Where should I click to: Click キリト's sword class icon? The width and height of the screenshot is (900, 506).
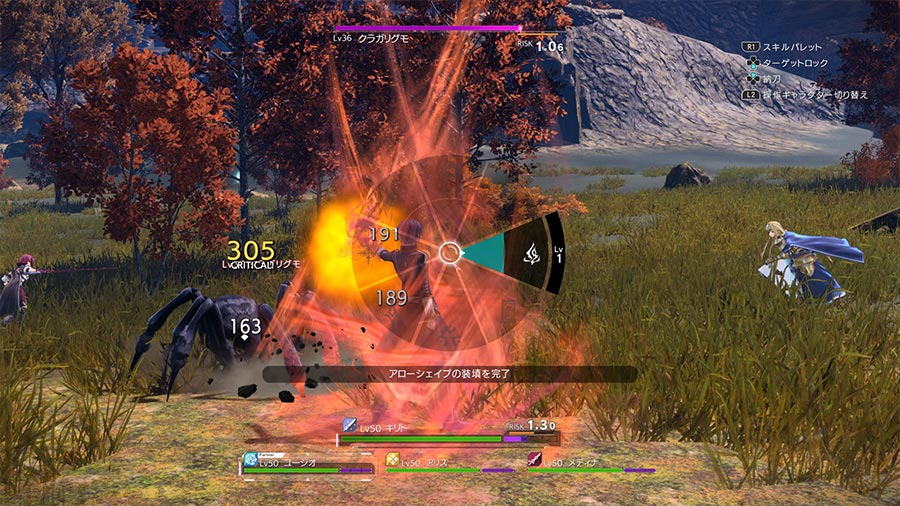point(350,425)
